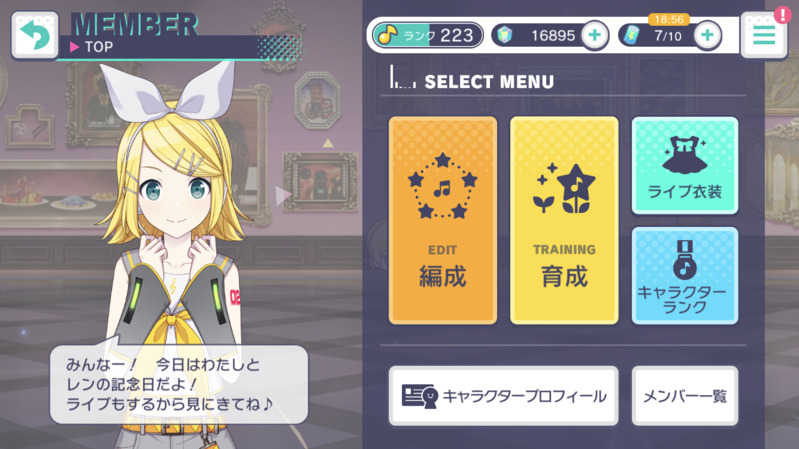Screen dimensions: 799x449
Task: Show the メンバー一覧 member list
Action: [x=685, y=396]
